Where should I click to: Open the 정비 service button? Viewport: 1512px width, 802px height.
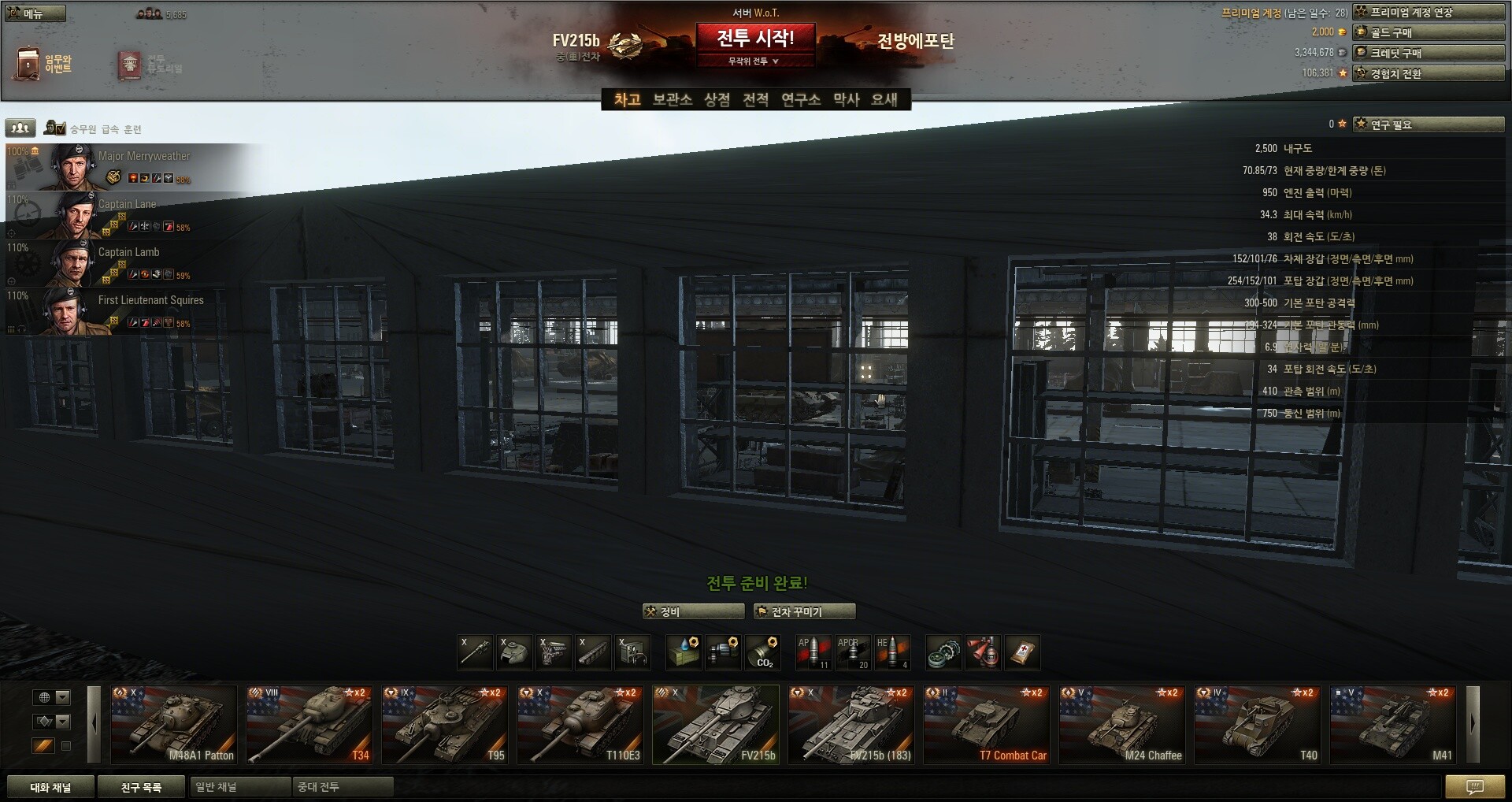coord(693,611)
